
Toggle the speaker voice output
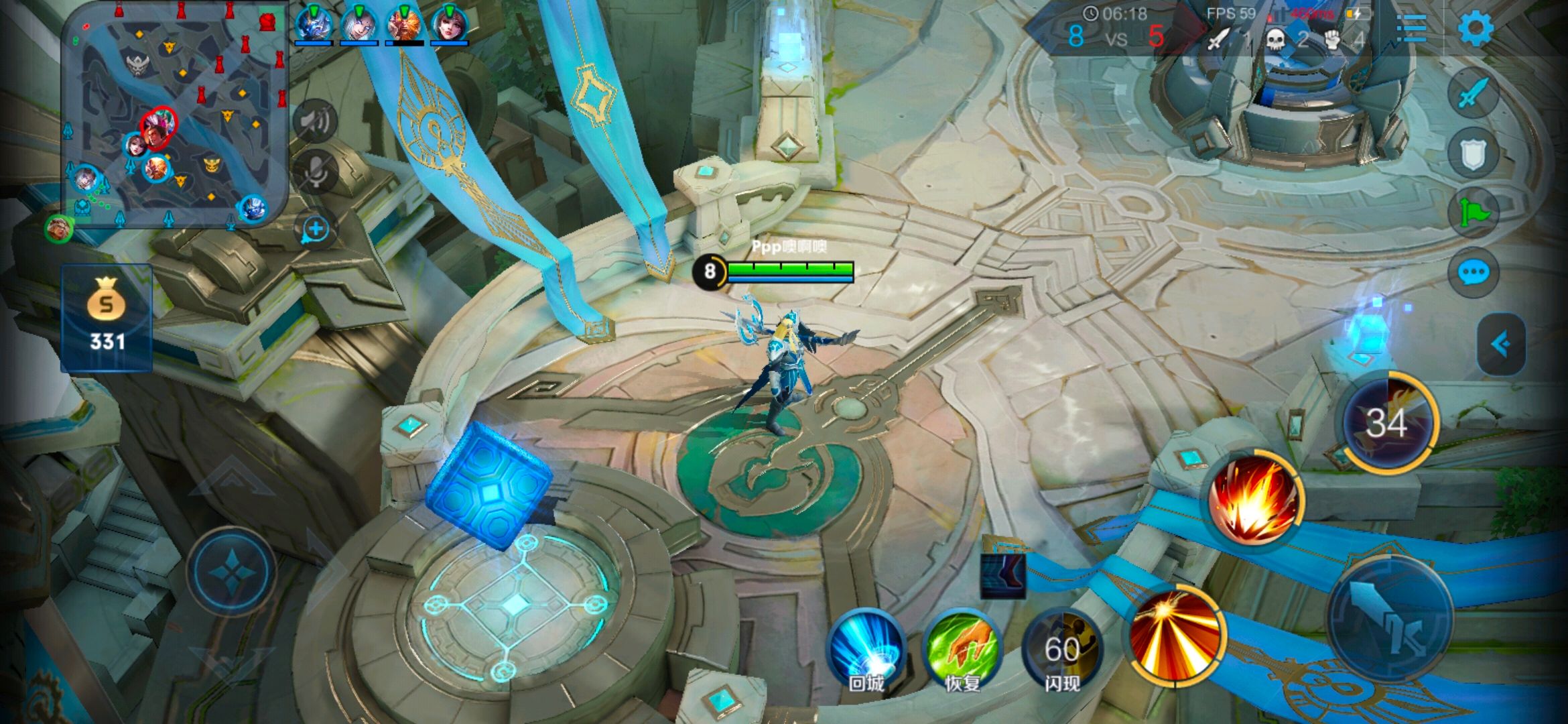[x=315, y=121]
